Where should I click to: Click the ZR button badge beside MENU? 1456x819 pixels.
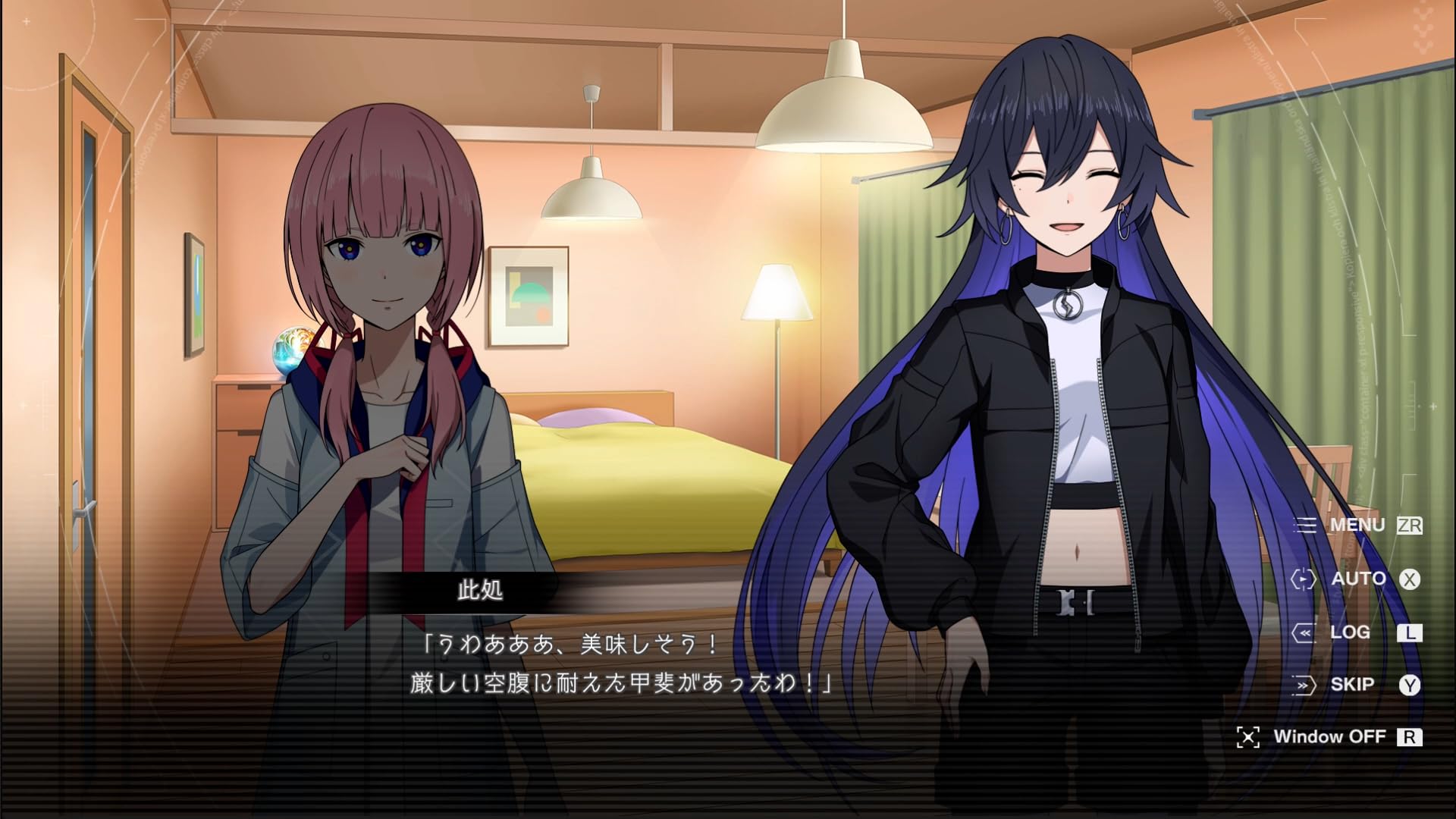[x=1412, y=525]
